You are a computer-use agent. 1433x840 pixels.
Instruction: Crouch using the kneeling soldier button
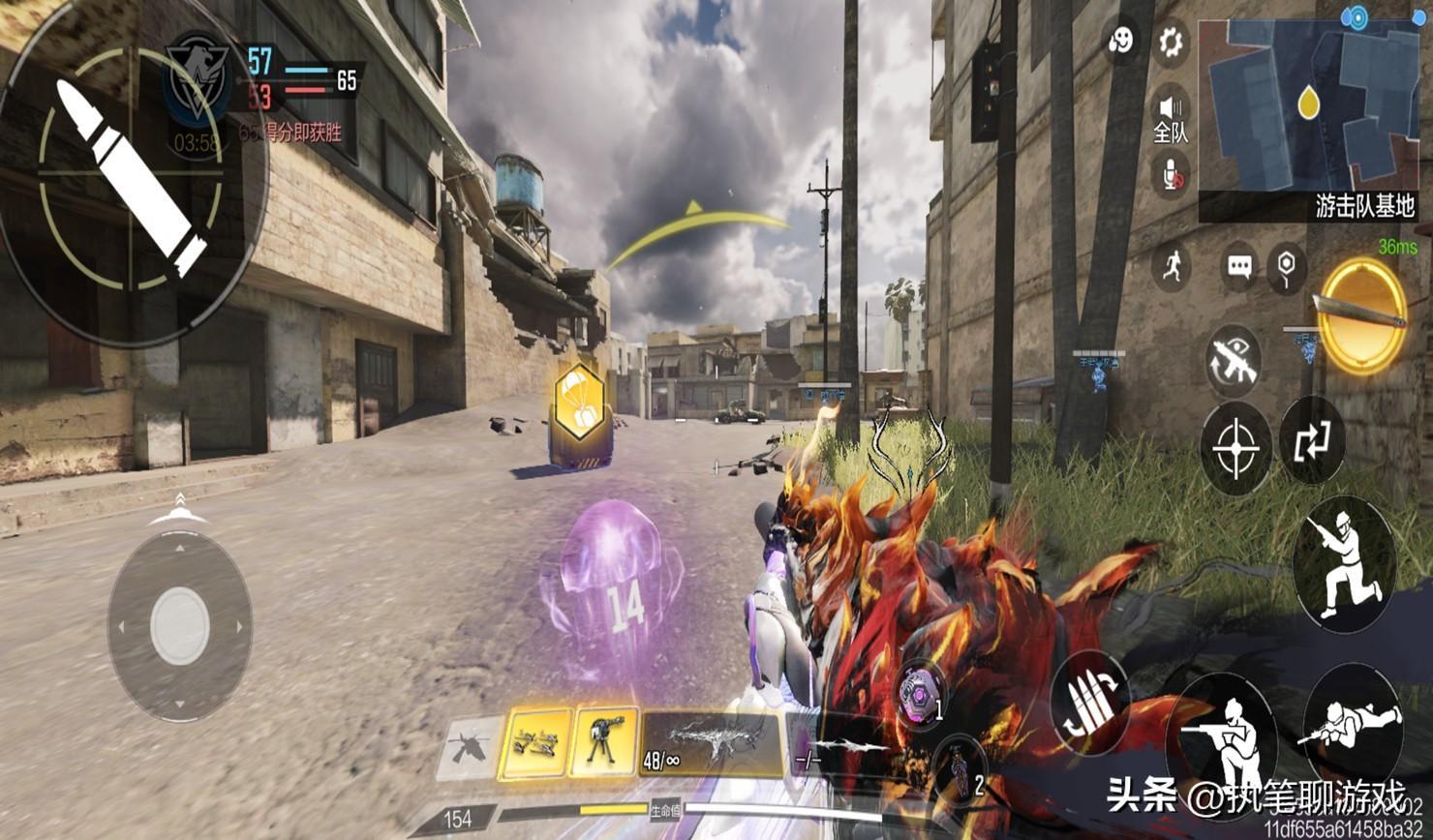(x=1221, y=735)
